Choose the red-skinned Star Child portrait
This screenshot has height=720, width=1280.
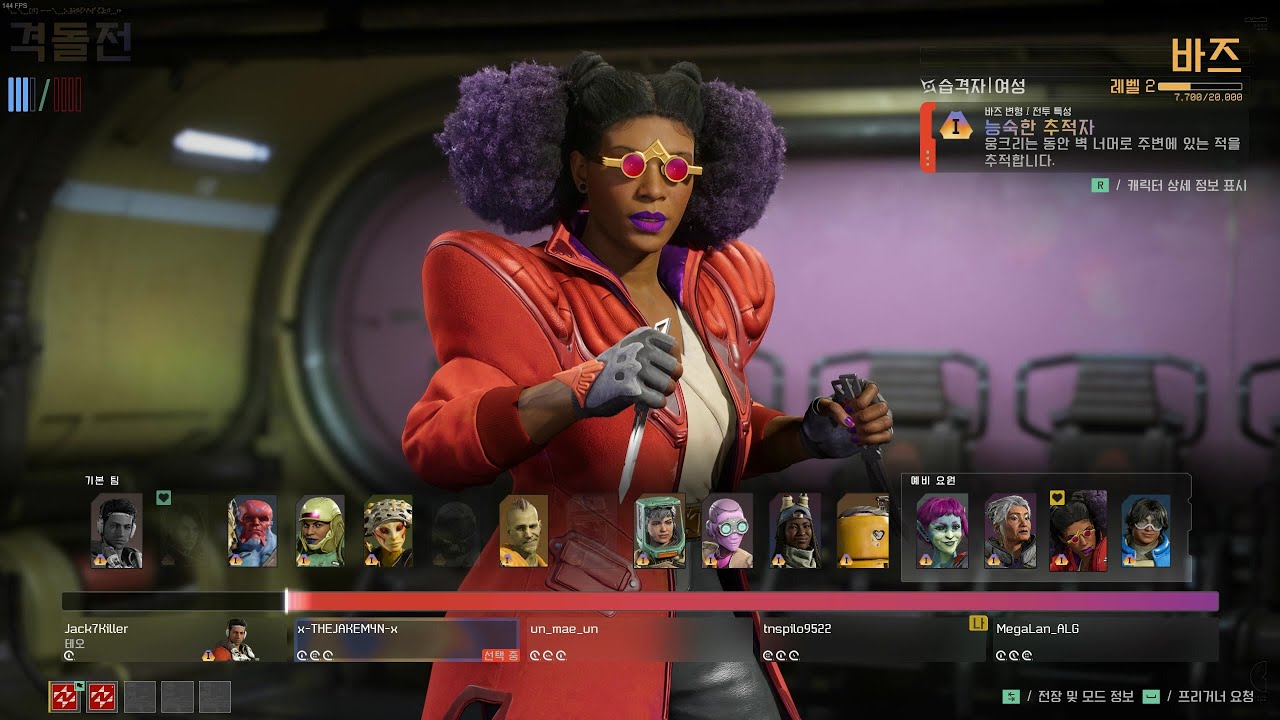point(252,531)
